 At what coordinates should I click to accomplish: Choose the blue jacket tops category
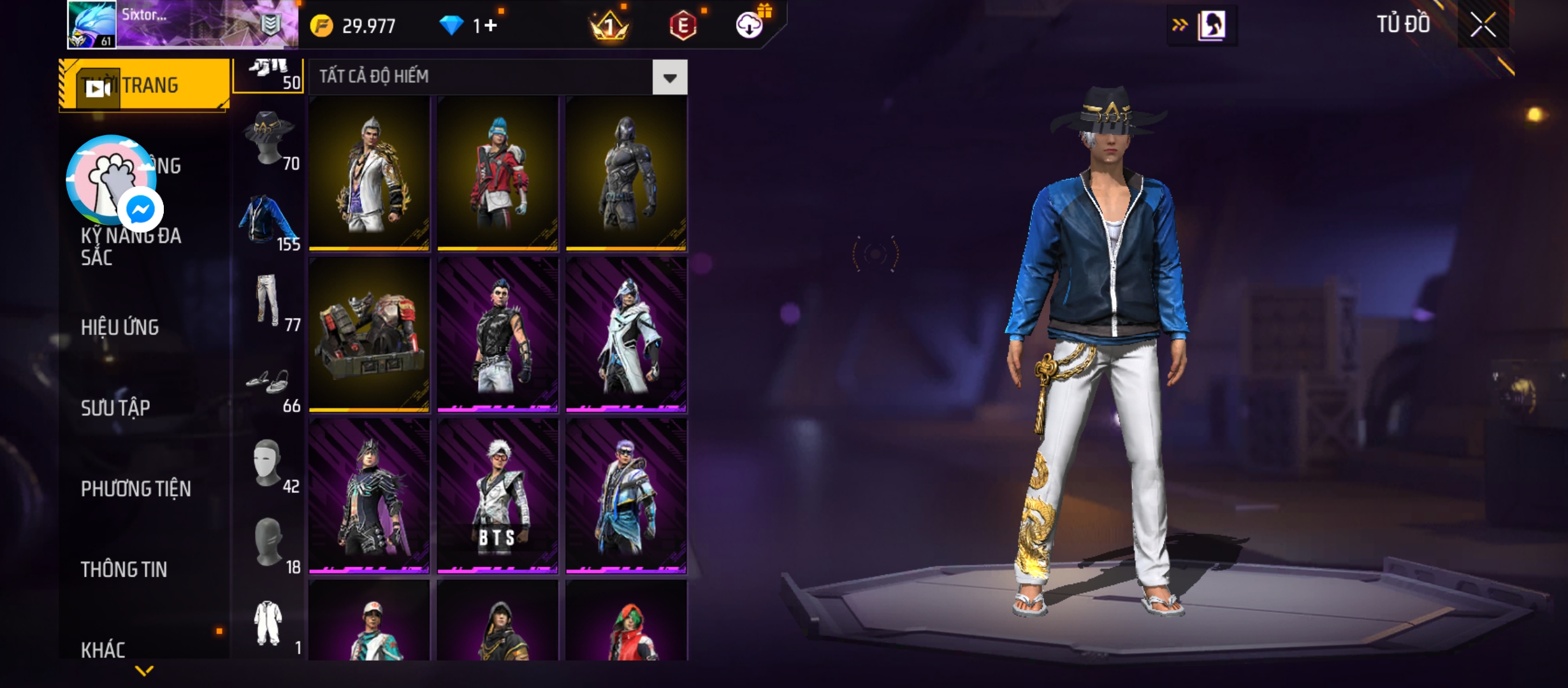[269, 221]
